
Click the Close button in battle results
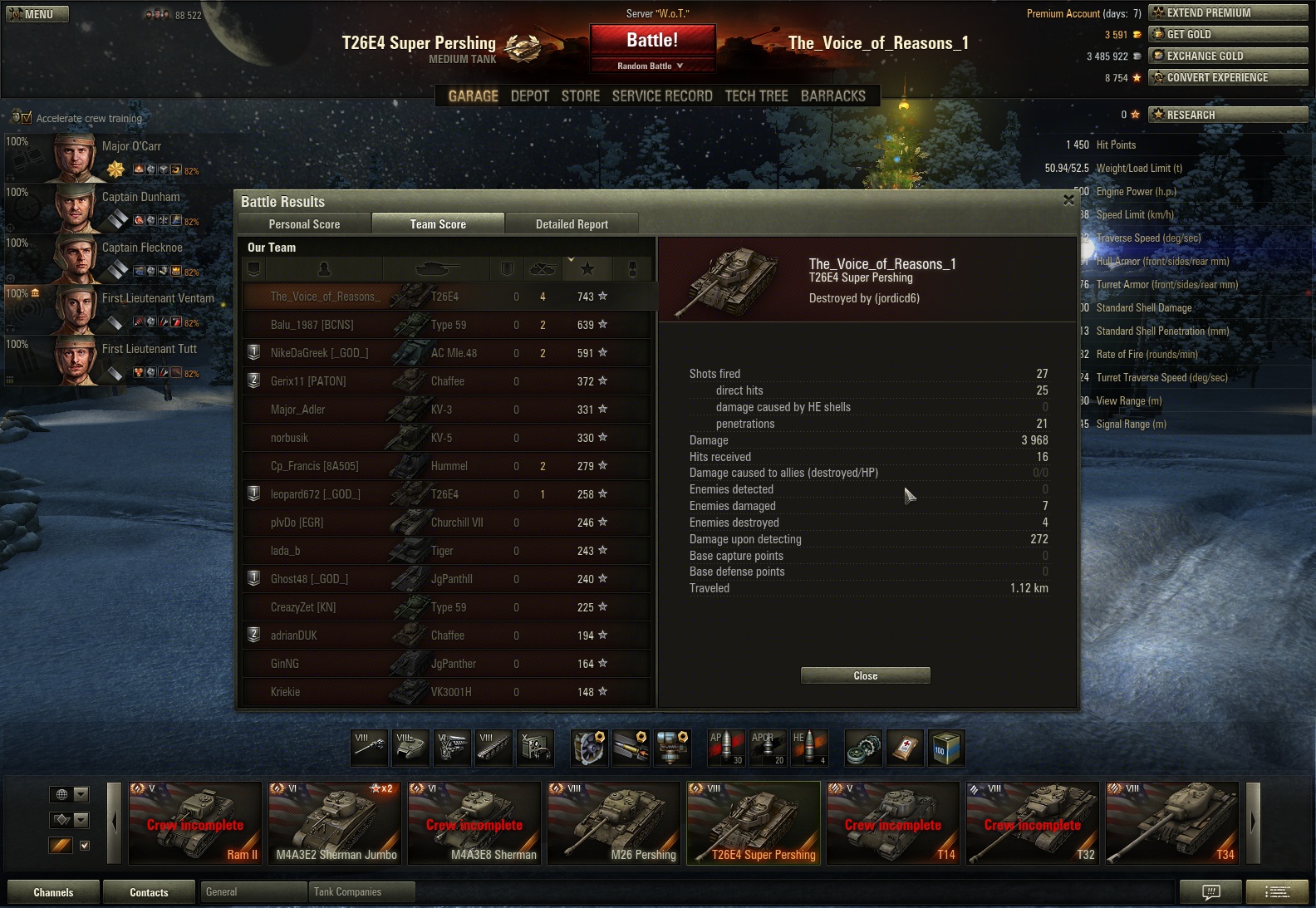tap(865, 675)
